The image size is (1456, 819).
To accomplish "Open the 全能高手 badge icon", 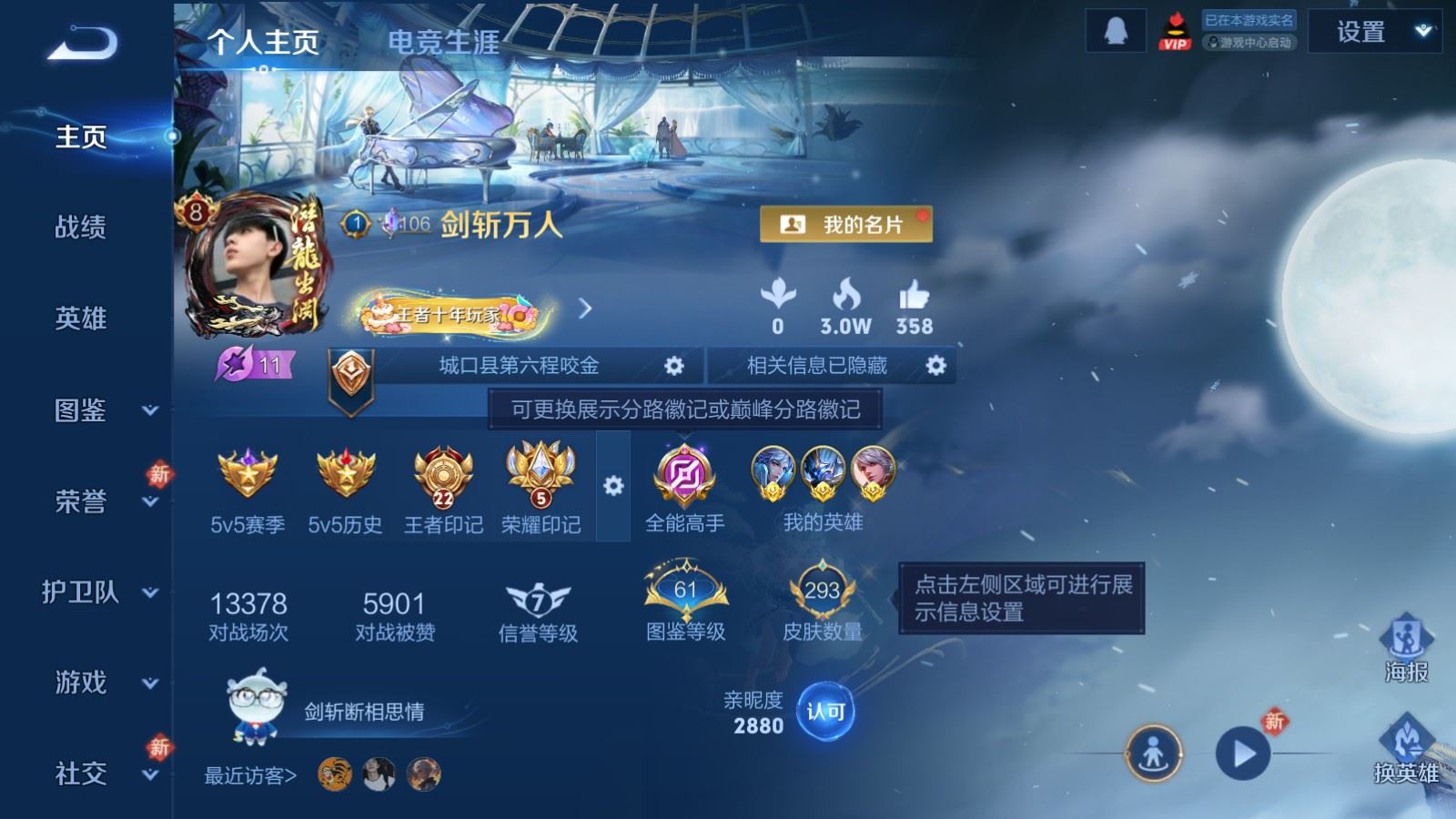I will (x=683, y=475).
